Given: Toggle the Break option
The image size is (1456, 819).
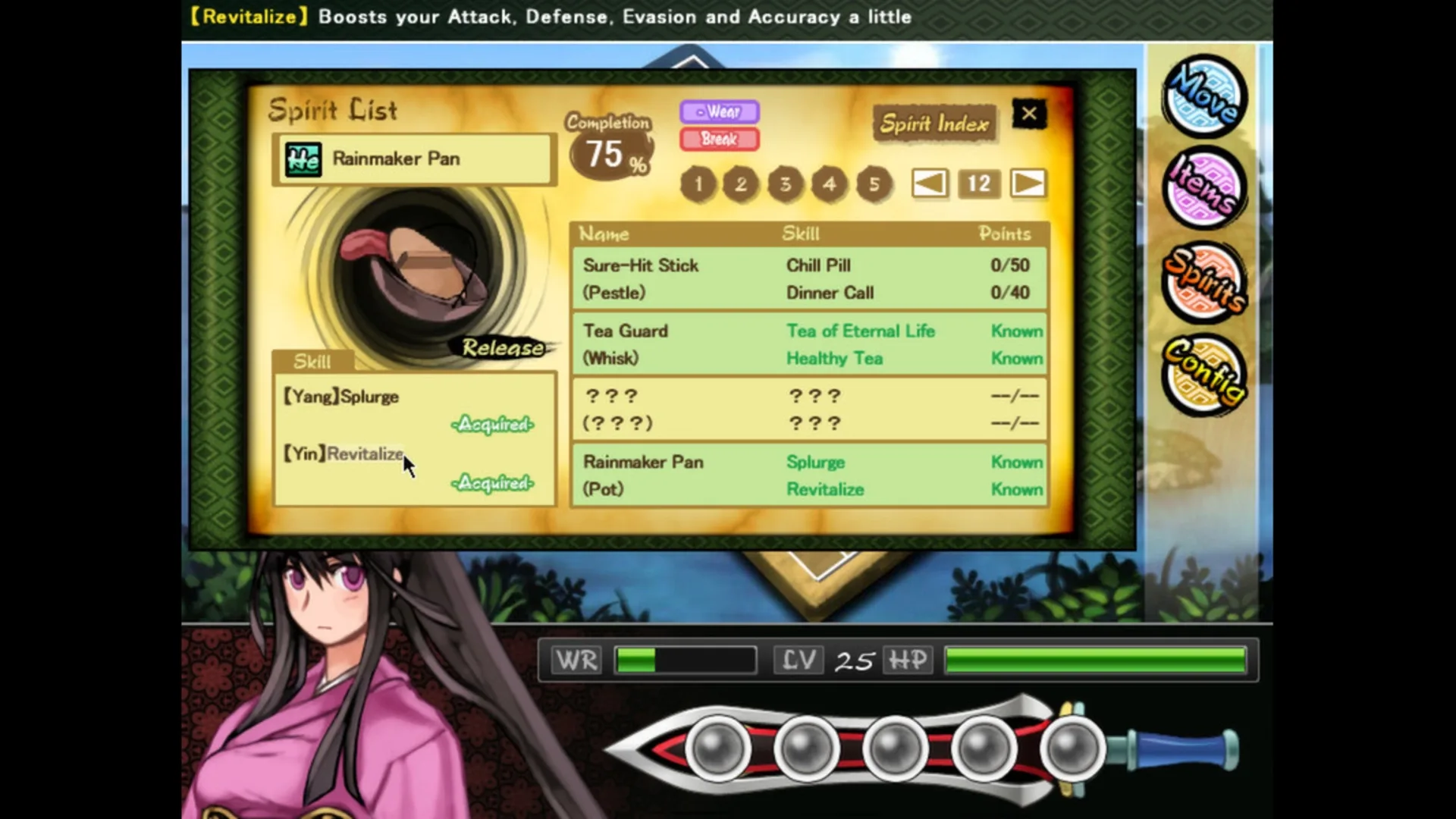Looking at the screenshot, I should point(719,140).
